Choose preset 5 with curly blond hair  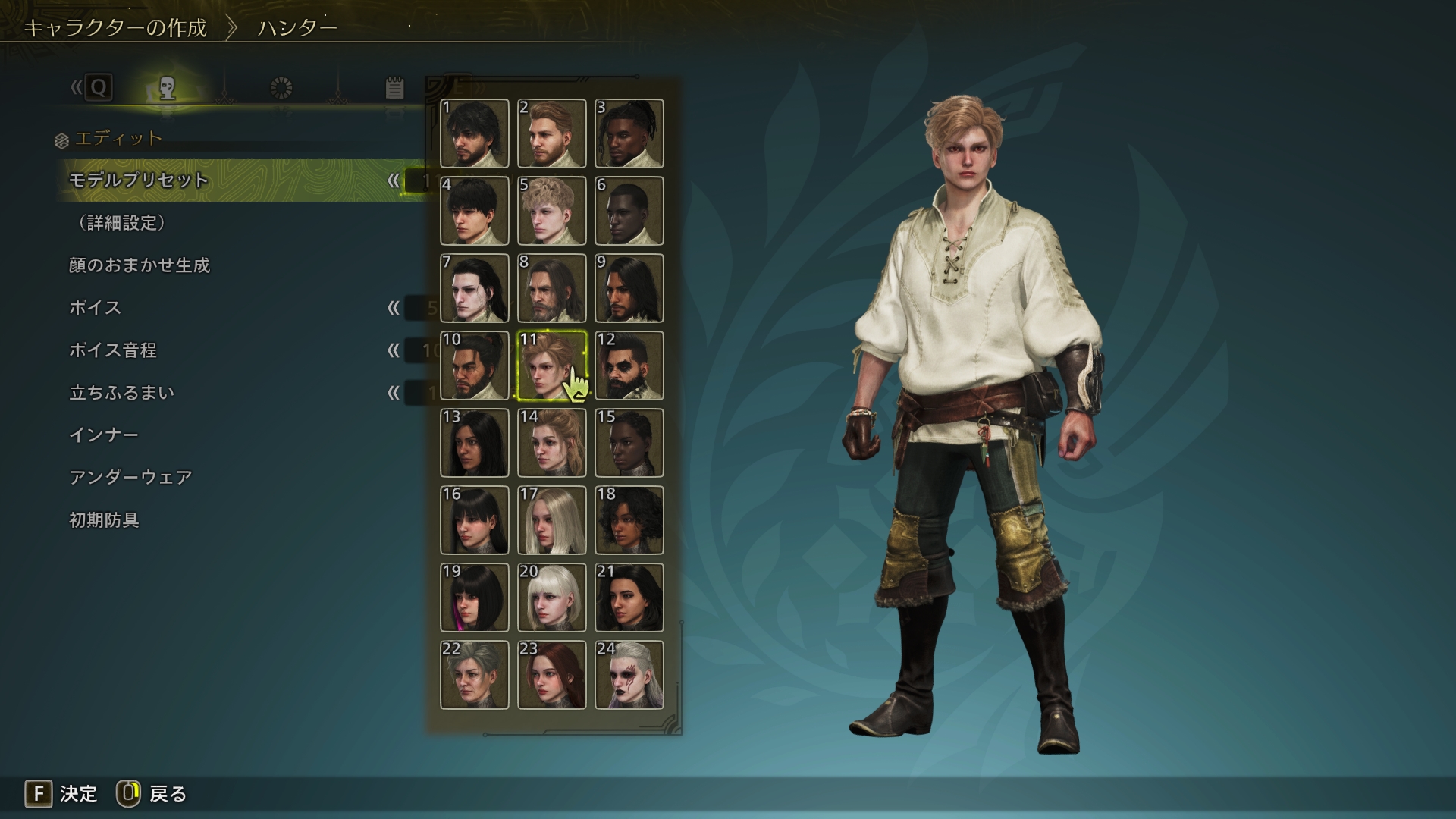[x=552, y=211]
